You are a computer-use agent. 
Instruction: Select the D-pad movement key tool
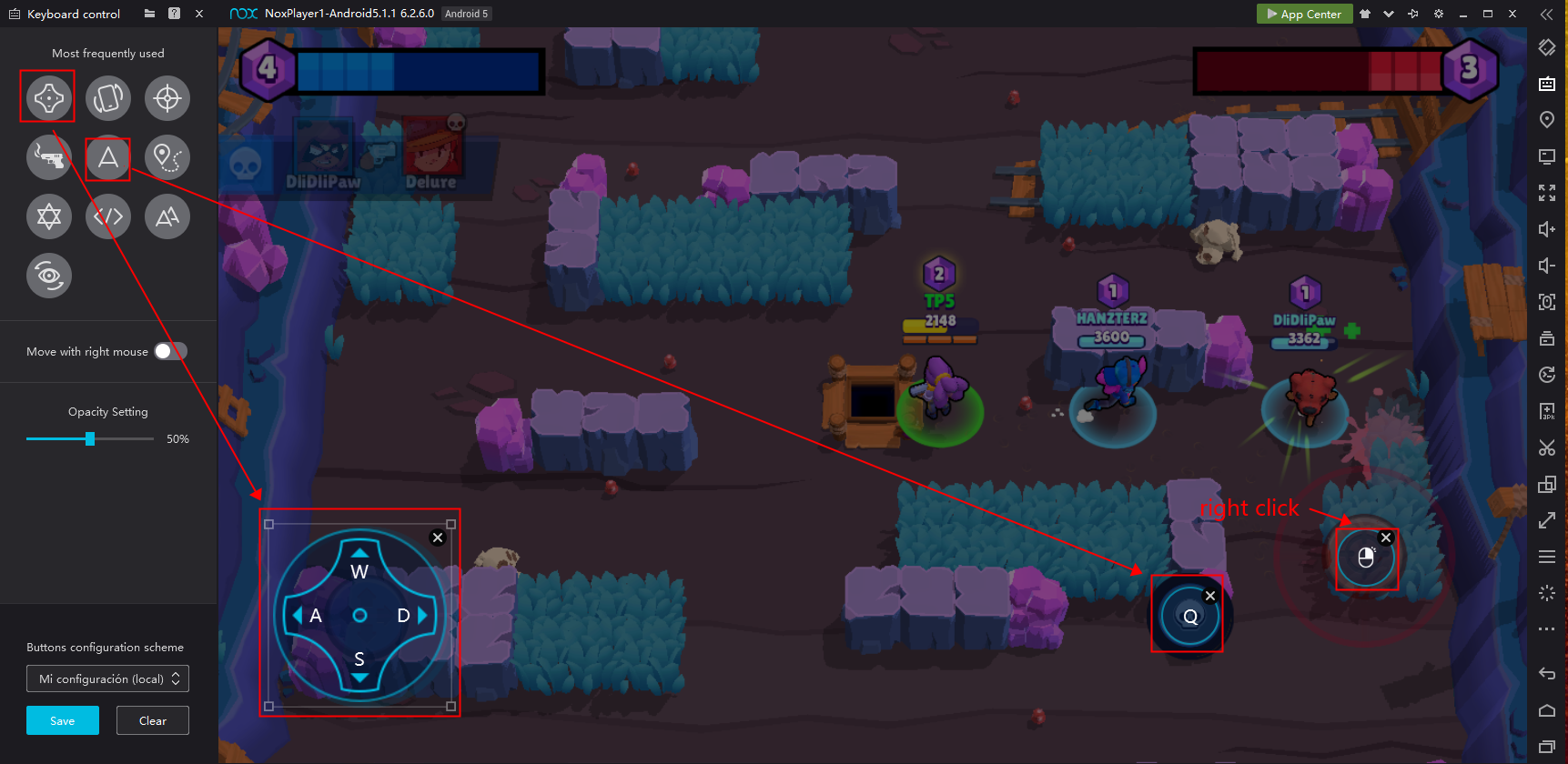coord(47,97)
